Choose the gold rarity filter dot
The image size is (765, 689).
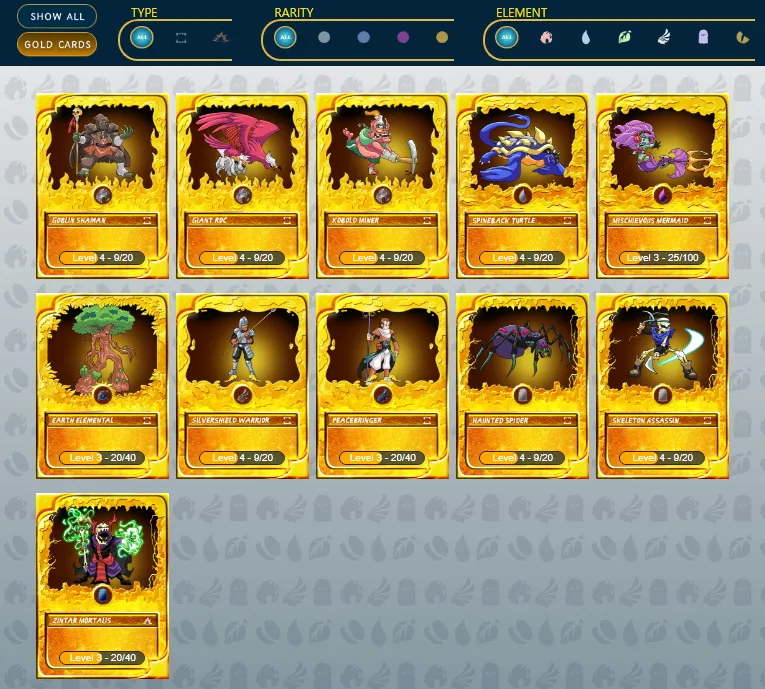[x=442, y=38]
